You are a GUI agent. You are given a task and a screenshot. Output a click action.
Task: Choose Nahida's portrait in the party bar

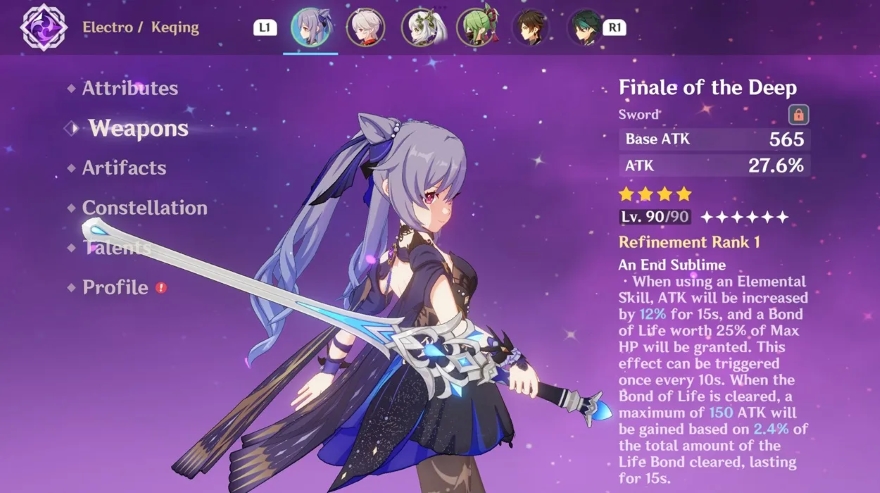click(420, 28)
